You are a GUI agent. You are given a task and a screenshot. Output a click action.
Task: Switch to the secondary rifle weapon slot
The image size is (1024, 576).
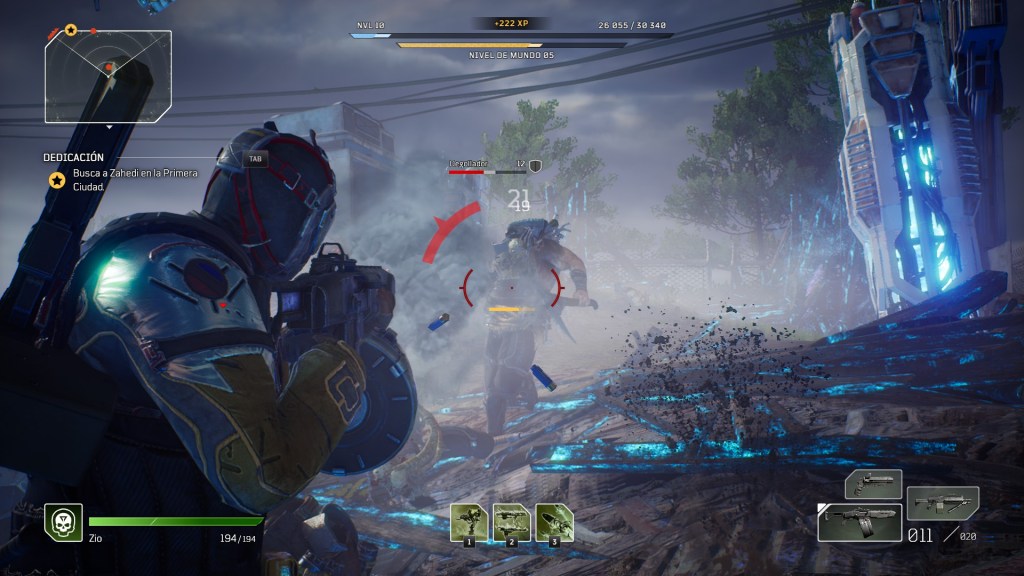tap(942, 501)
